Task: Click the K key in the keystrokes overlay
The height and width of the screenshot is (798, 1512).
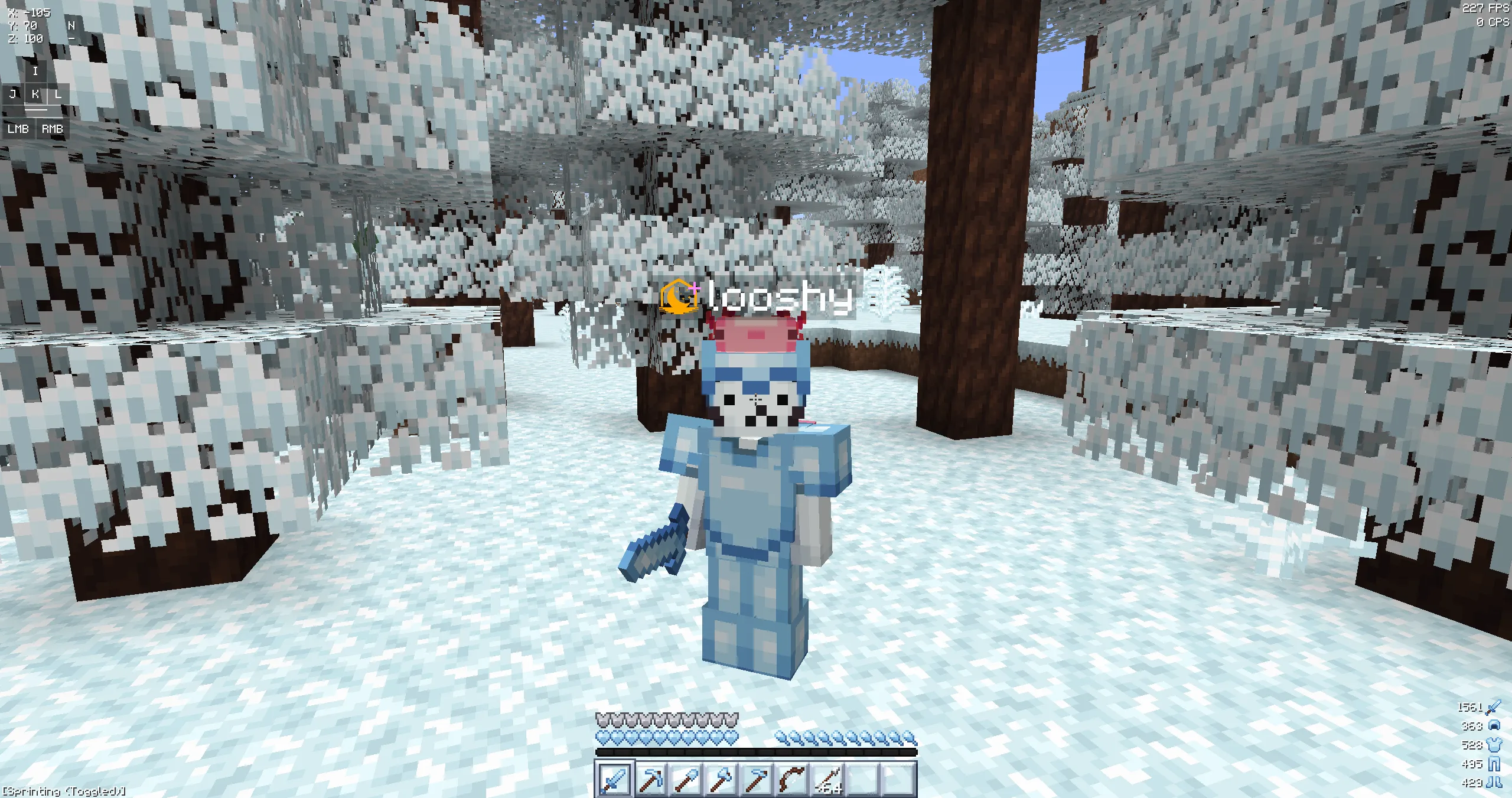Action: pyautogui.click(x=36, y=95)
